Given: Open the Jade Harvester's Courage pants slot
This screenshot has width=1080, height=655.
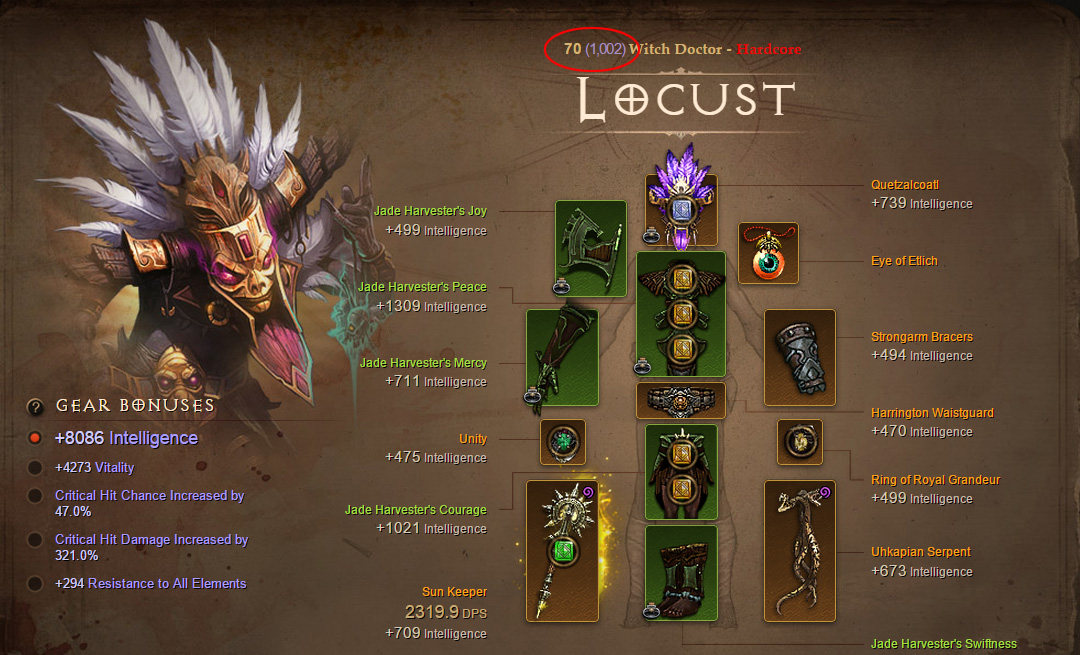Looking at the screenshot, I should (x=681, y=472).
